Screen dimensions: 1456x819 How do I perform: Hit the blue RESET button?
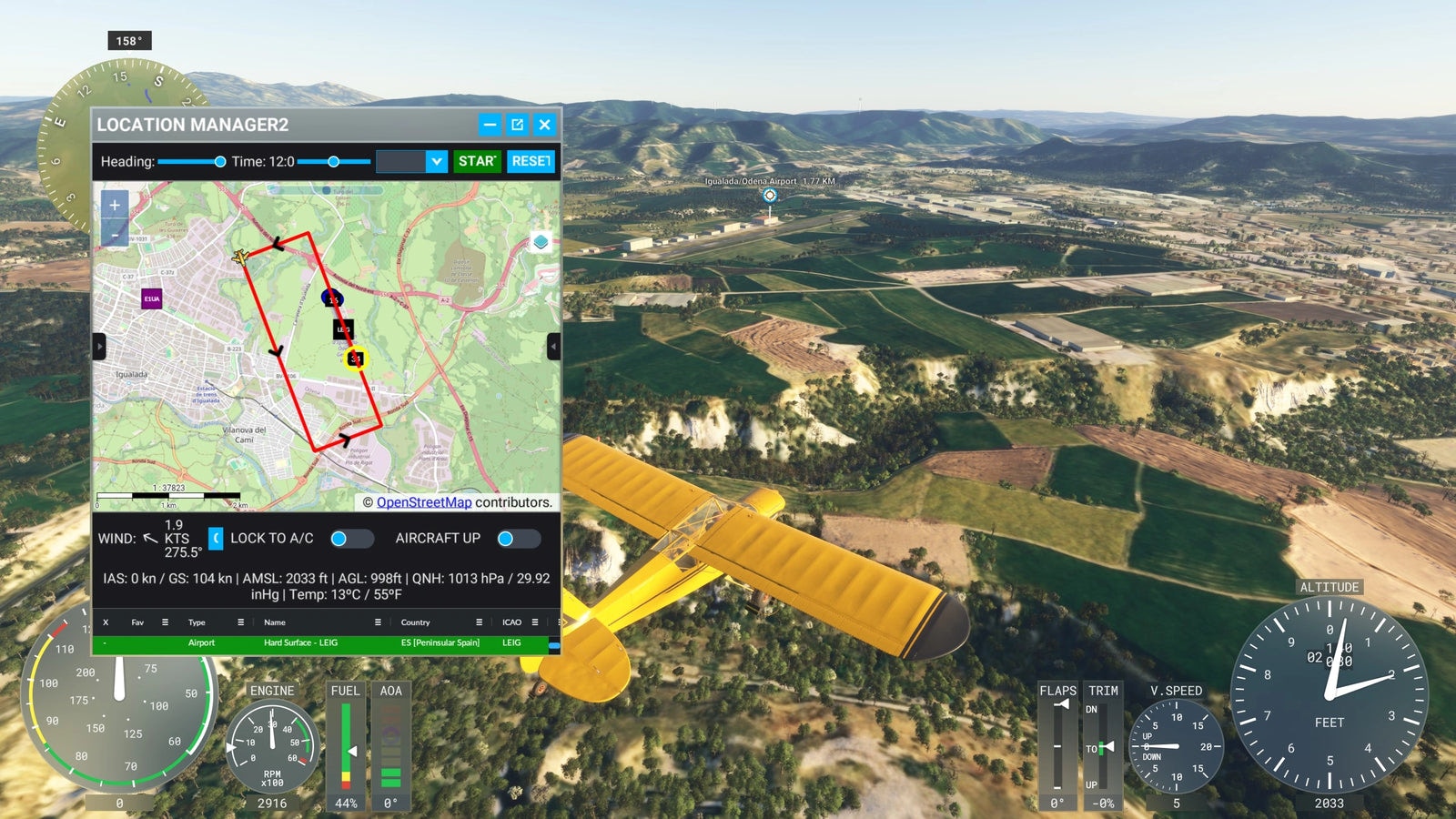click(x=531, y=161)
